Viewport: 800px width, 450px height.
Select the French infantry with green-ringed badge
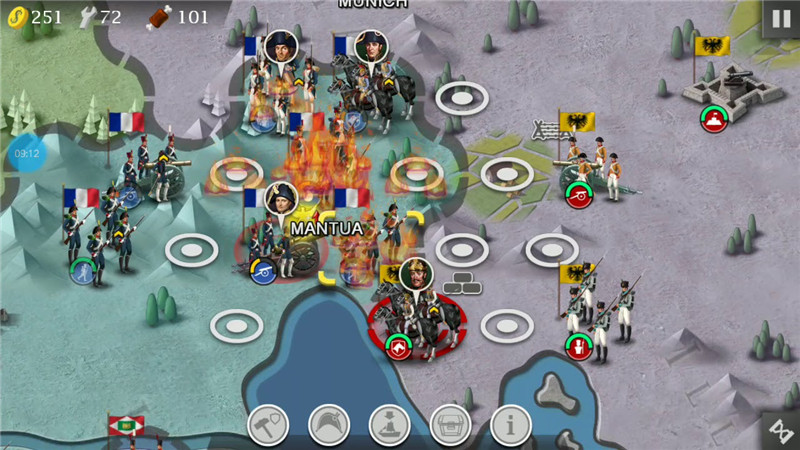(x=97, y=240)
